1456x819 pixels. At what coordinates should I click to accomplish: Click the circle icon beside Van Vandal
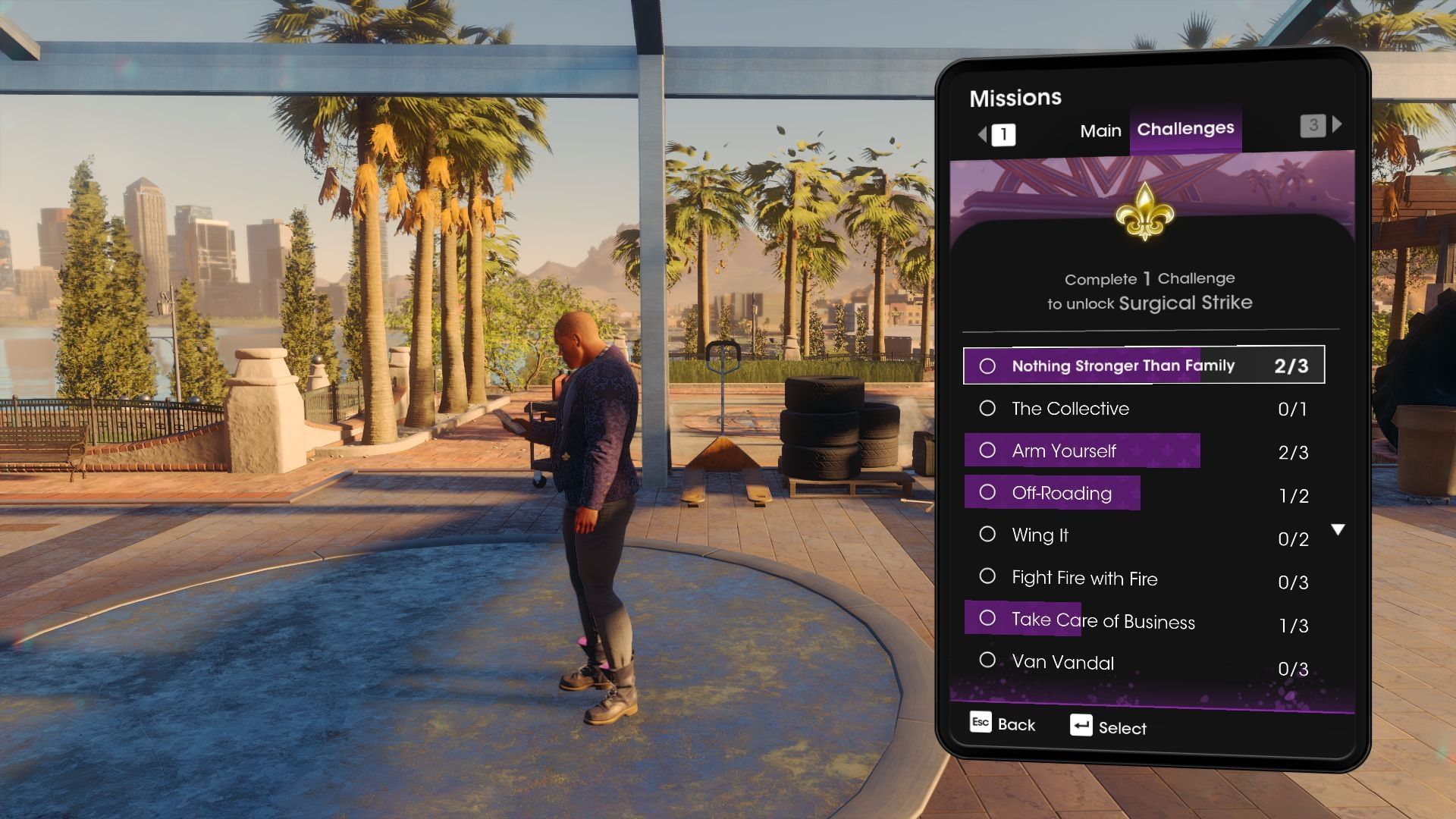988,660
